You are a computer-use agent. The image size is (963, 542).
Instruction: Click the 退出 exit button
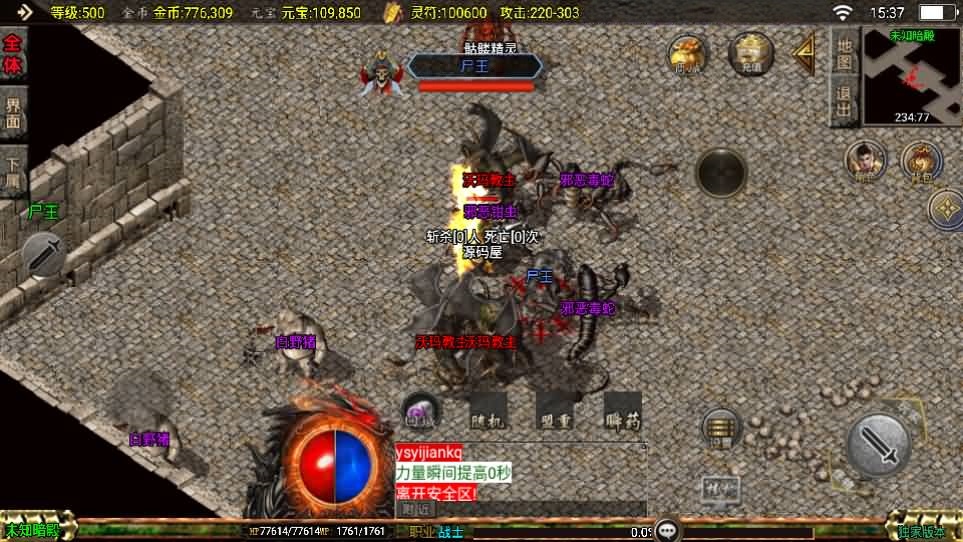tap(844, 102)
